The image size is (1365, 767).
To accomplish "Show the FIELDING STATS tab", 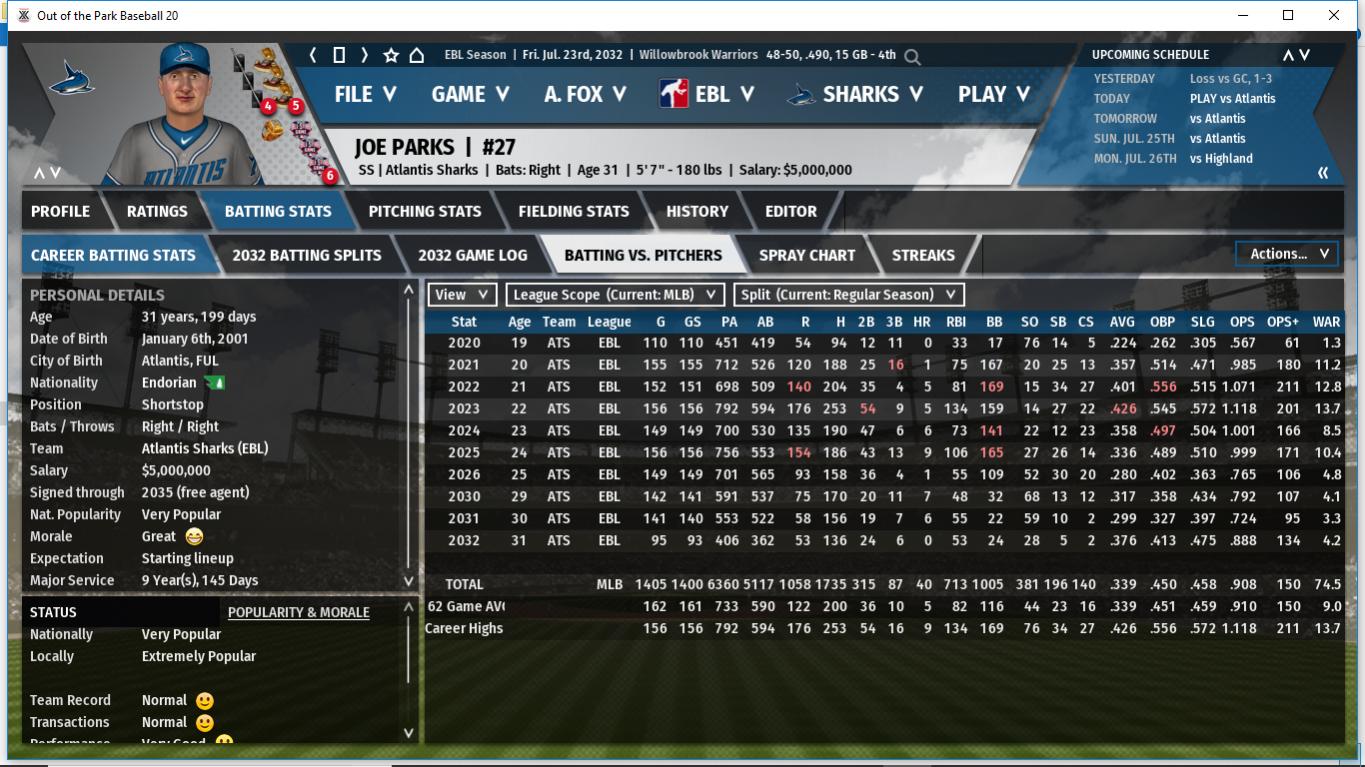I will pos(574,211).
